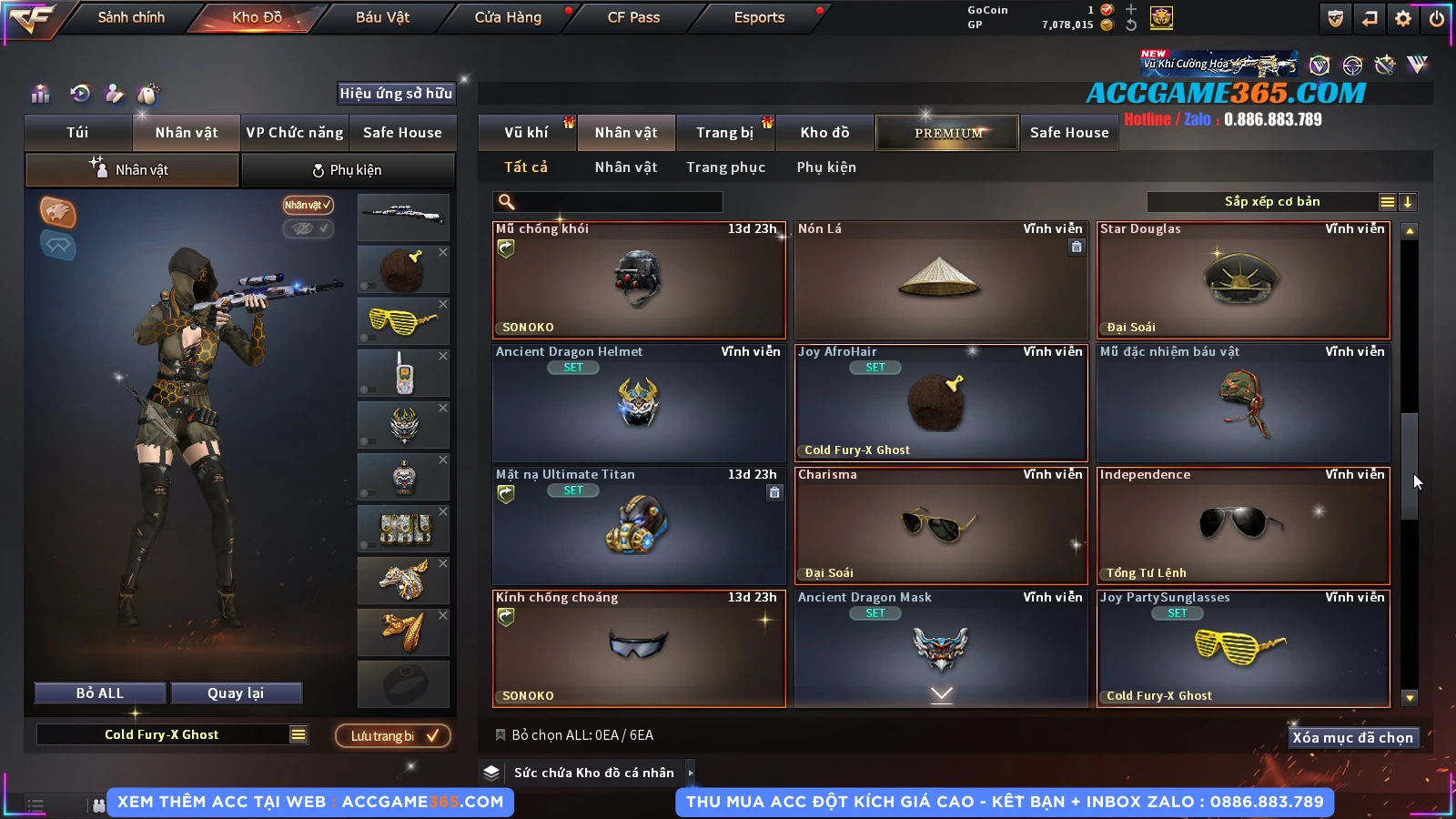Select the PREMIUM tab
The height and width of the screenshot is (819, 1456).
(948, 133)
